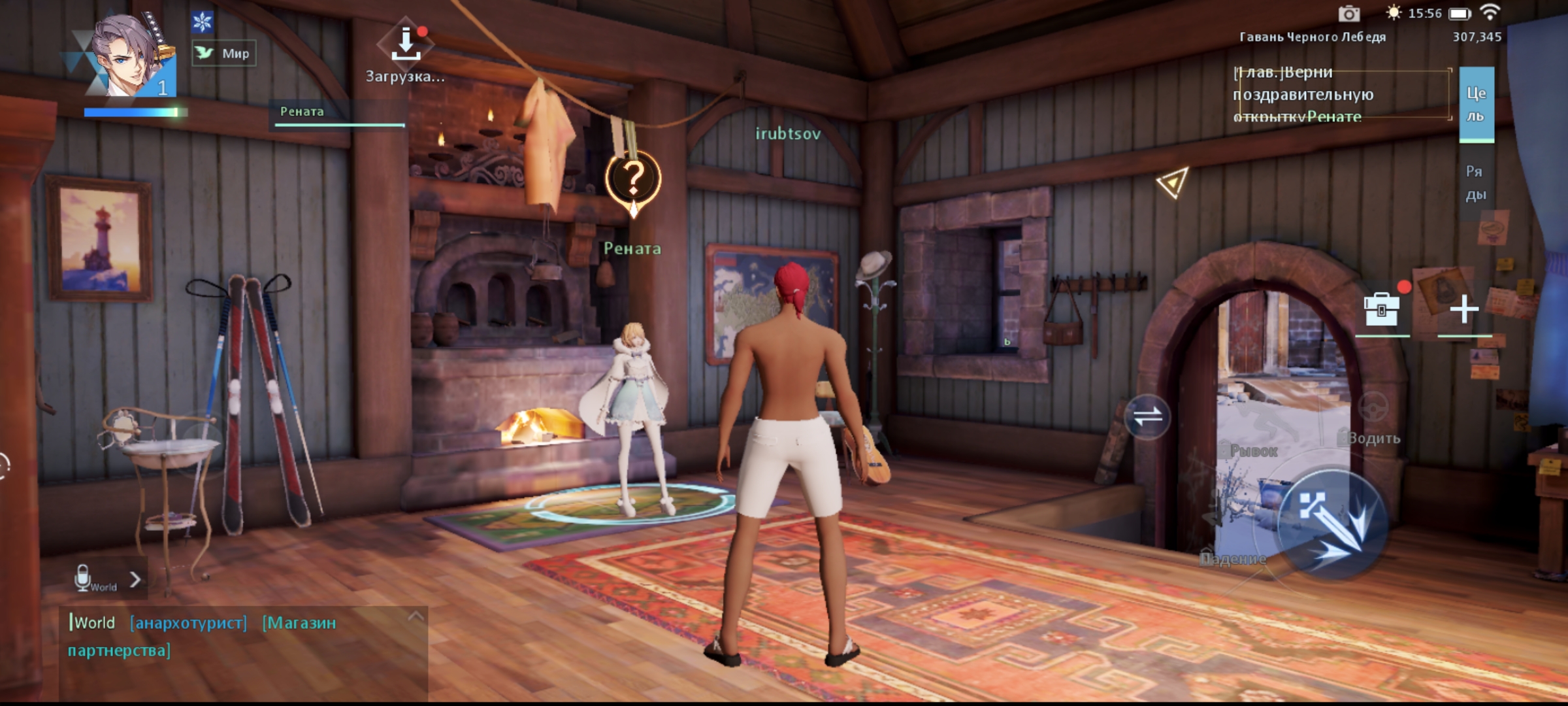Switch to the Ряды tab

click(1475, 183)
